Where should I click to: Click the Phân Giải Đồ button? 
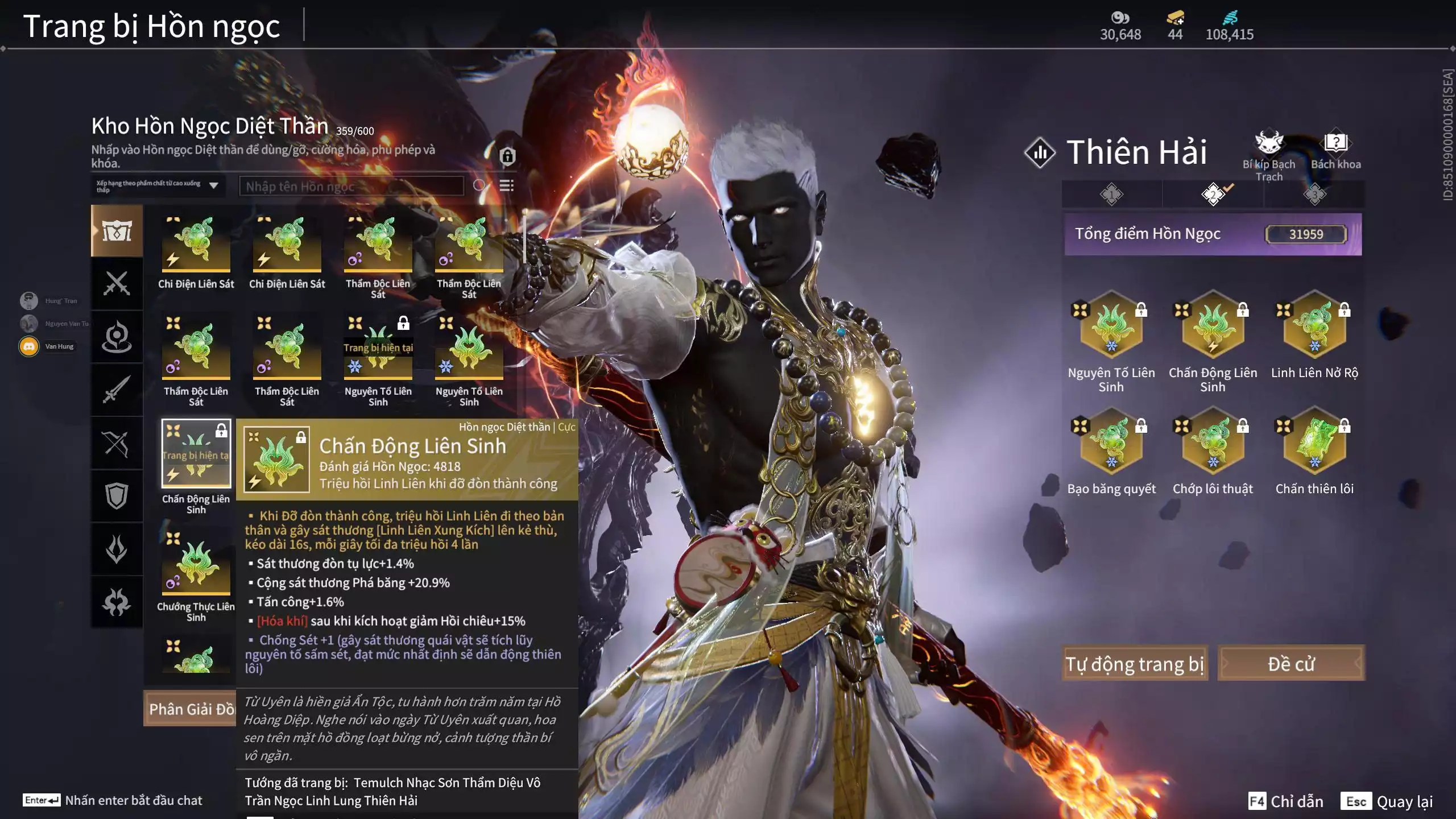(x=191, y=709)
